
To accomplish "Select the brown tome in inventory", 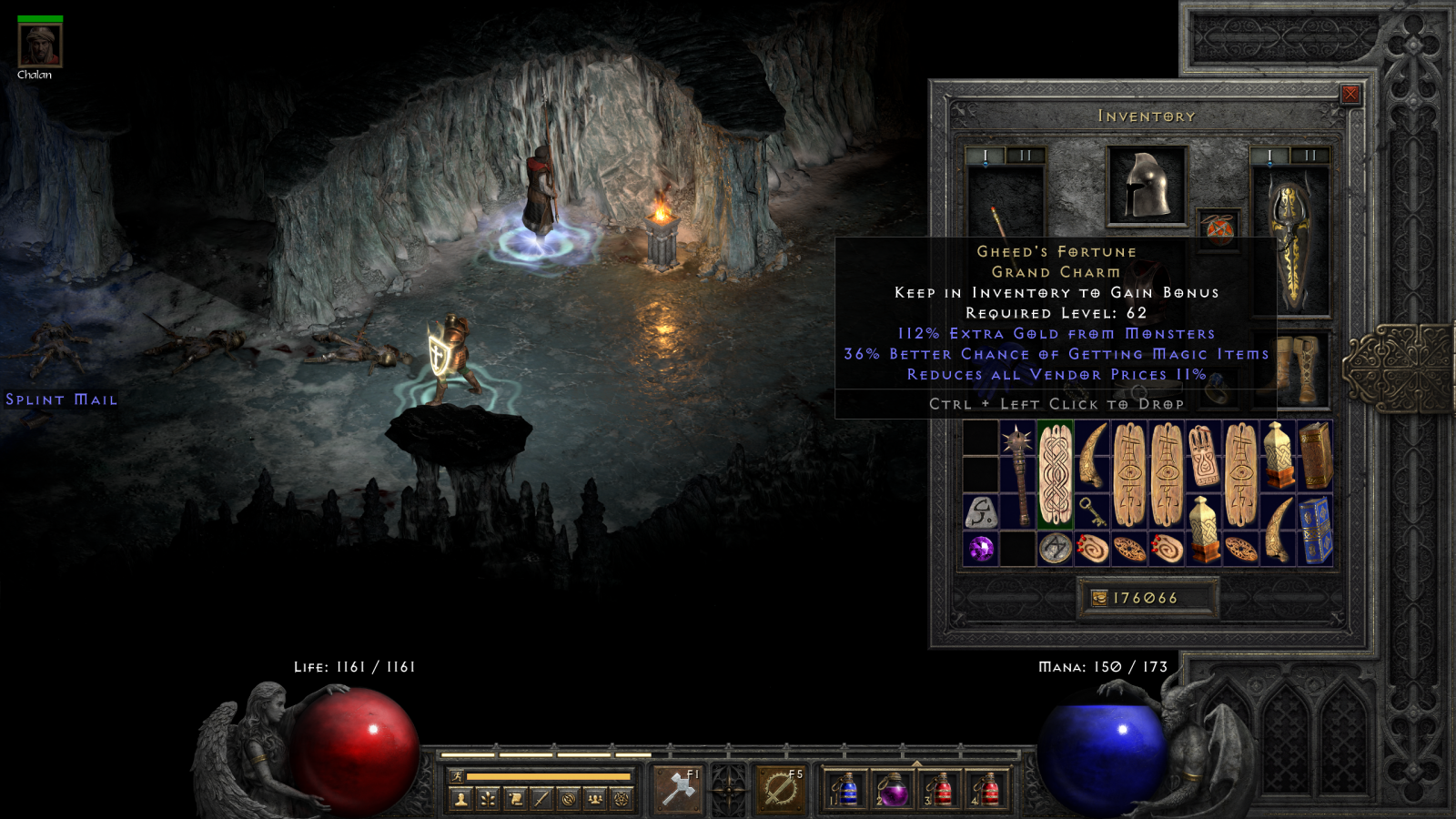I will coord(1315,456).
